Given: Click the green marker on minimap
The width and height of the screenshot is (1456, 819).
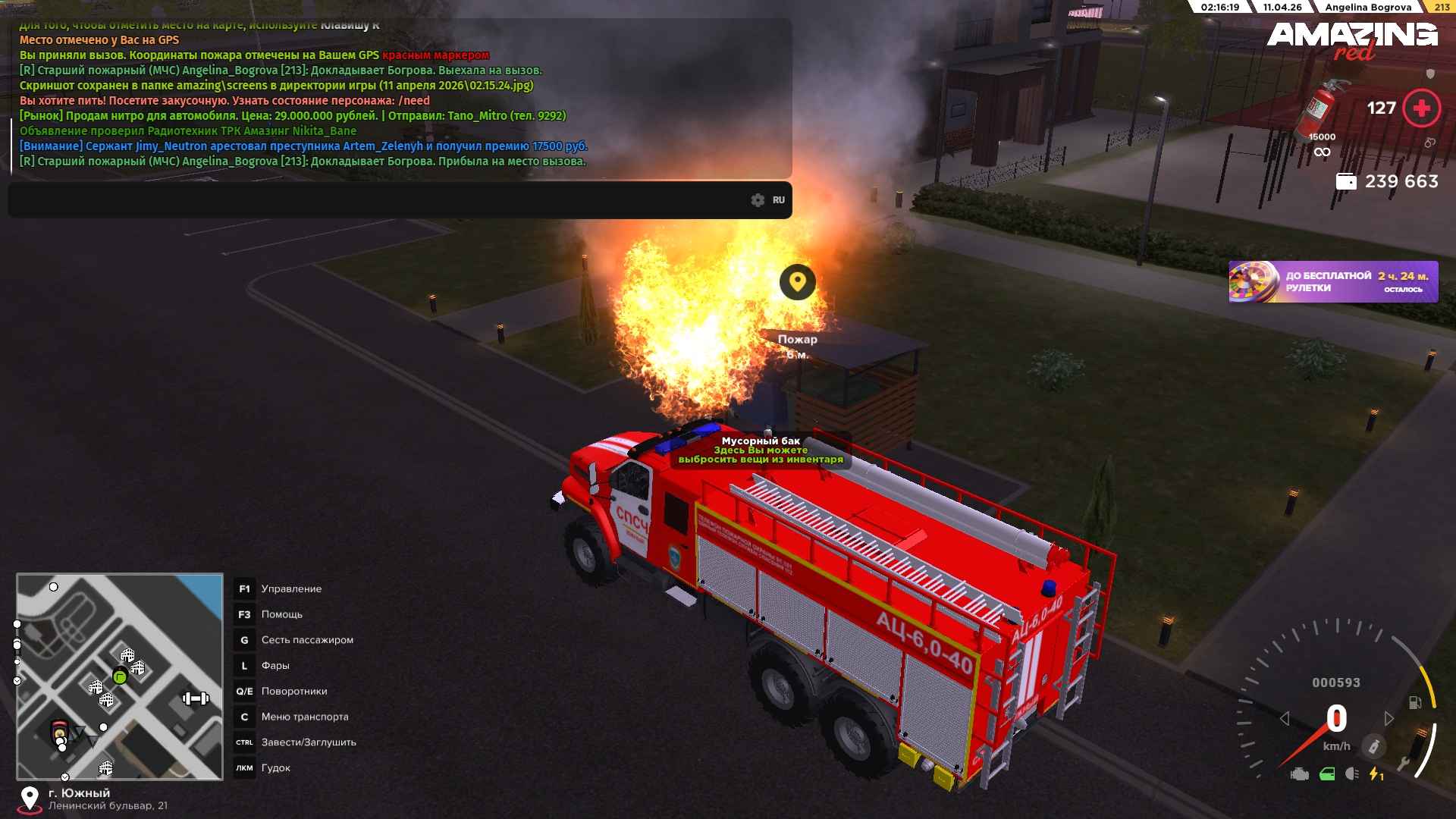Looking at the screenshot, I should pyautogui.click(x=120, y=676).
